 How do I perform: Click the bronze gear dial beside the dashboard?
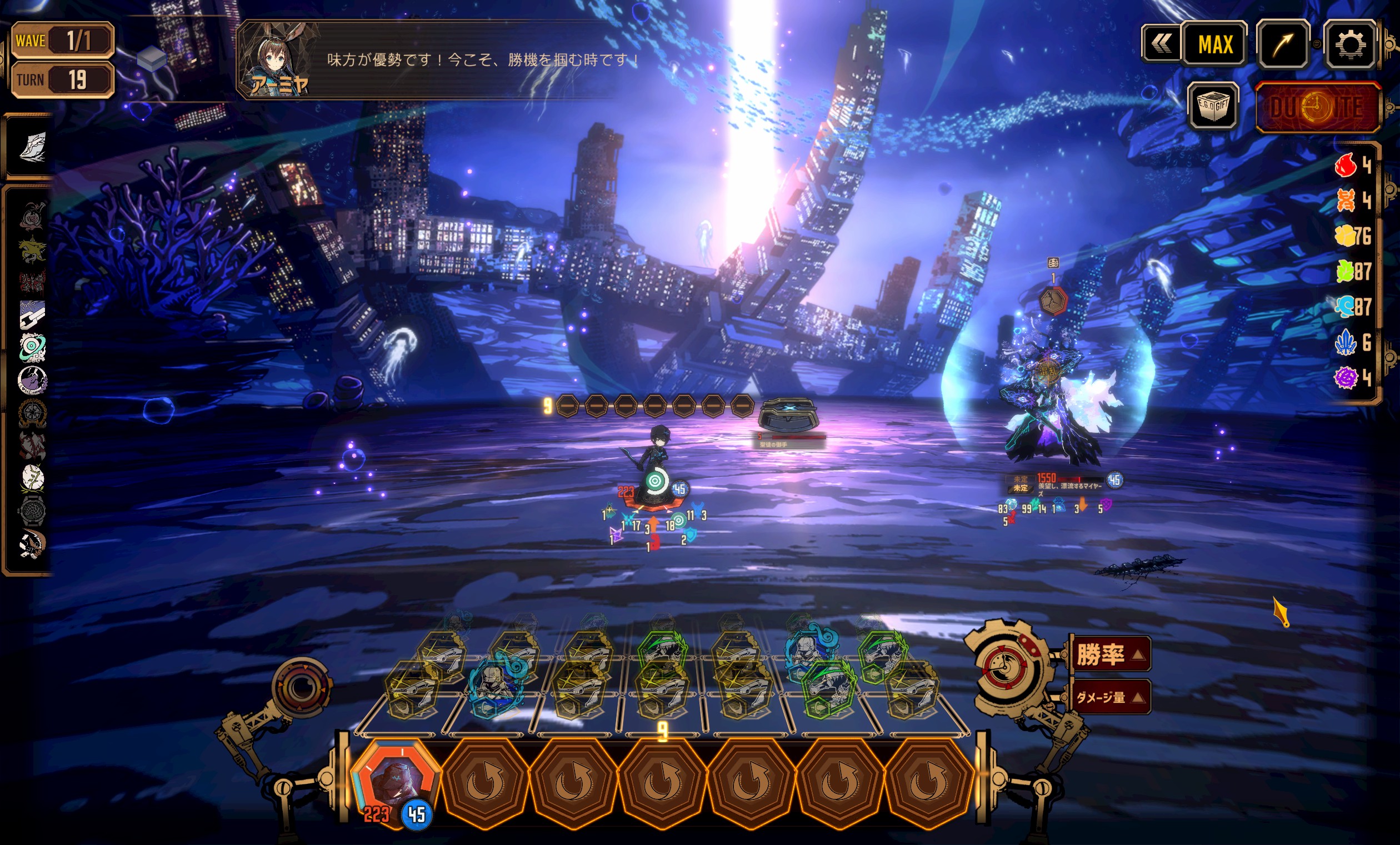pyautogui.click(x=301, y=688)
